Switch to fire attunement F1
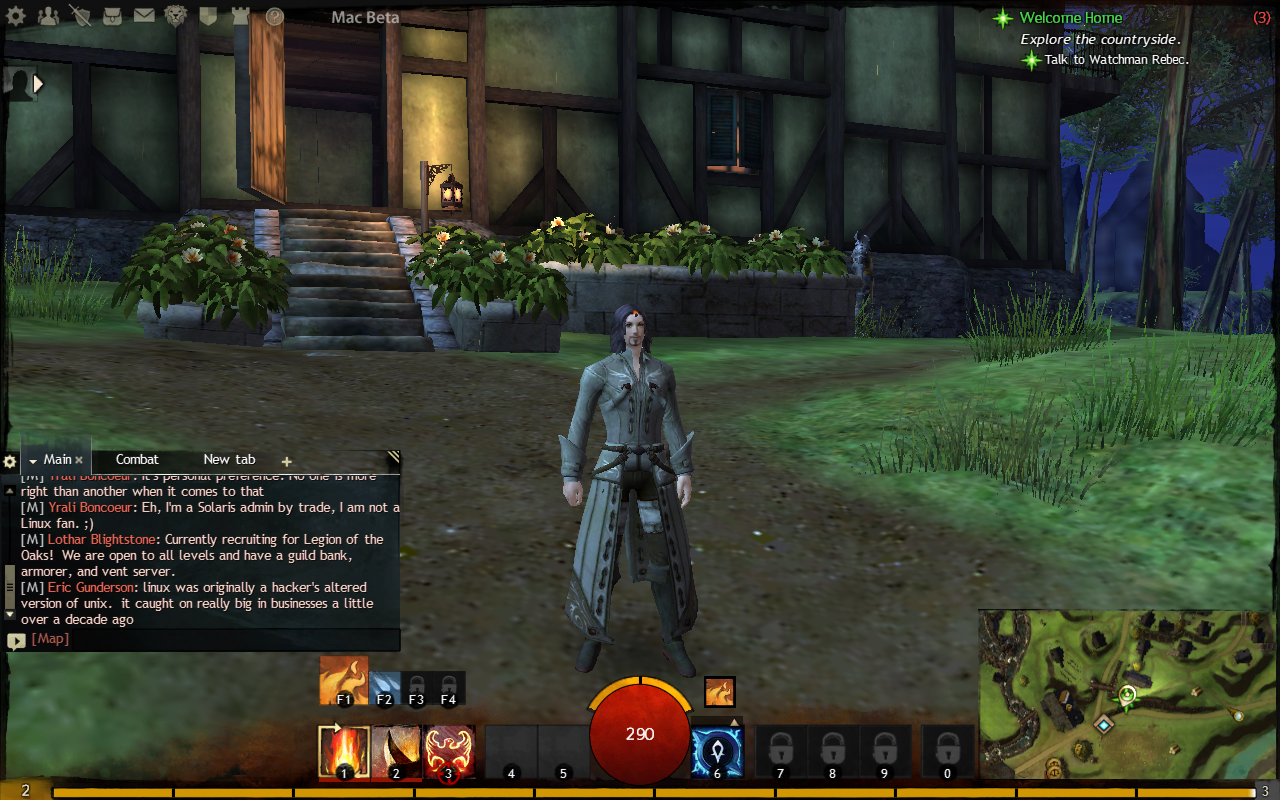 [344, 680]
